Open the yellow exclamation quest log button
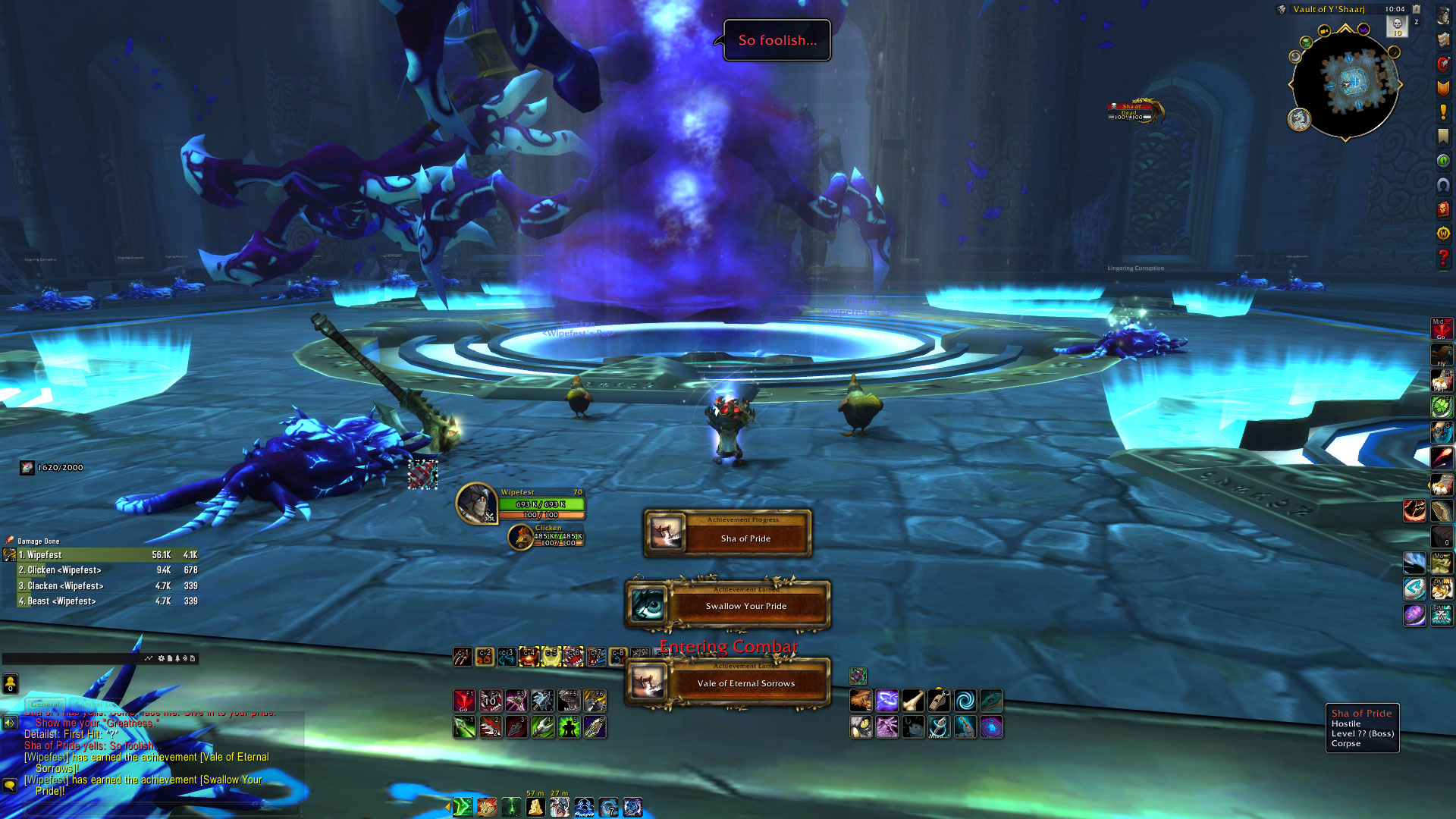The height and width of the screenshot is (819, 1456). (x=1443, y=111)
